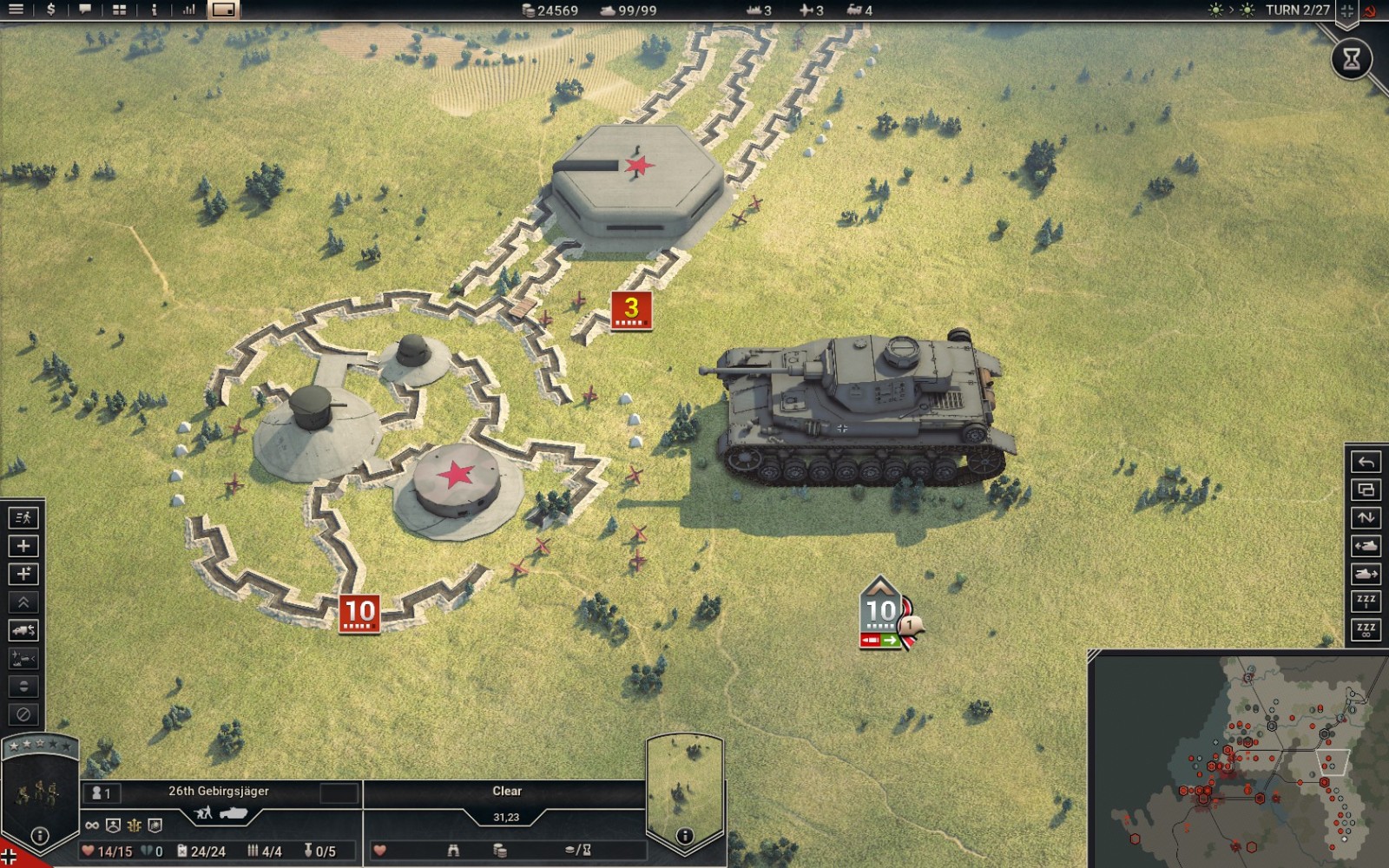End the turn with the hourglass button
The height and width of the screenshot is (868, 1389).
coord(1352,59)
